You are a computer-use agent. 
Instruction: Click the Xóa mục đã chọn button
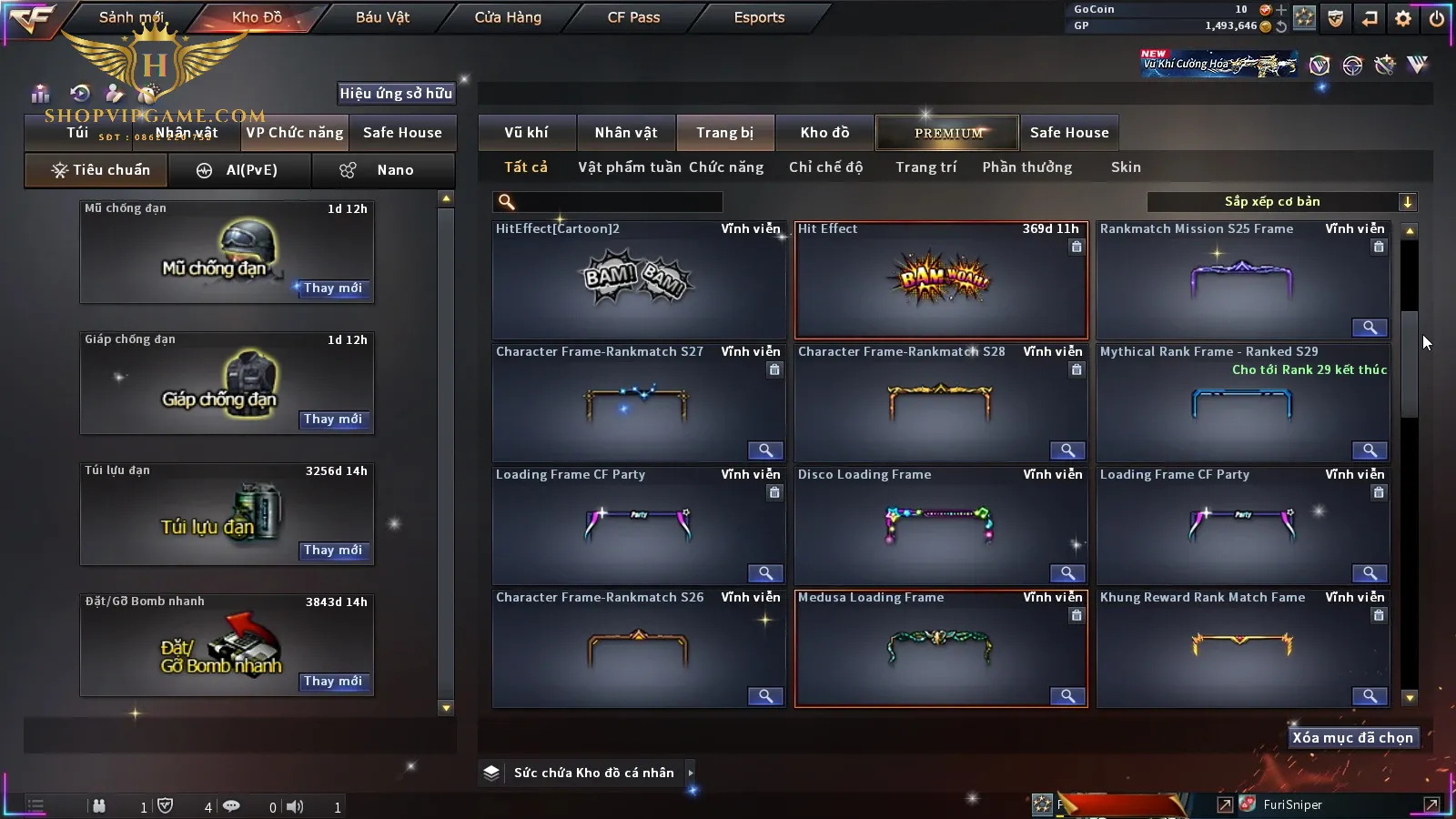coord(1352,738)
